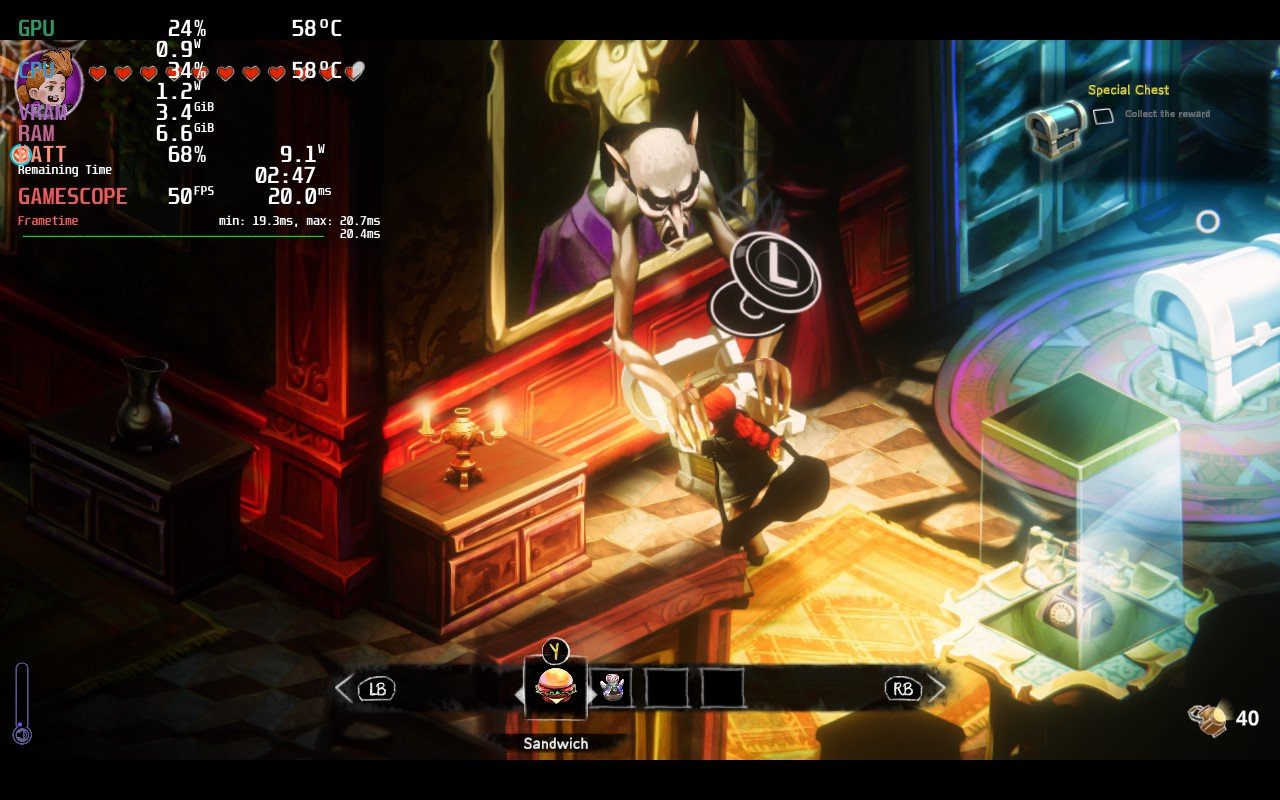Click the keys currency icon
Screen dimensions: 1280x800
[1208, 719]
